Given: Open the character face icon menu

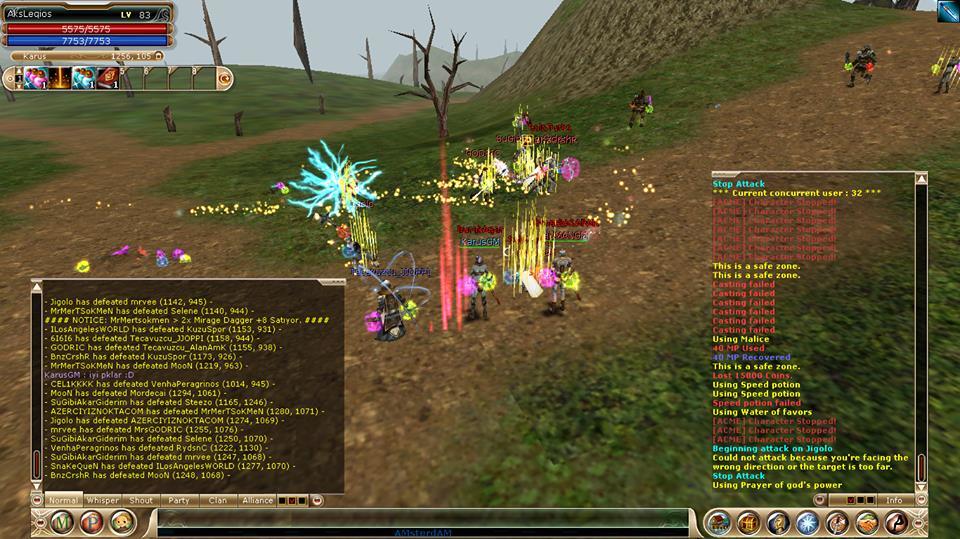Looking at the screenshot, I should 121,522.
